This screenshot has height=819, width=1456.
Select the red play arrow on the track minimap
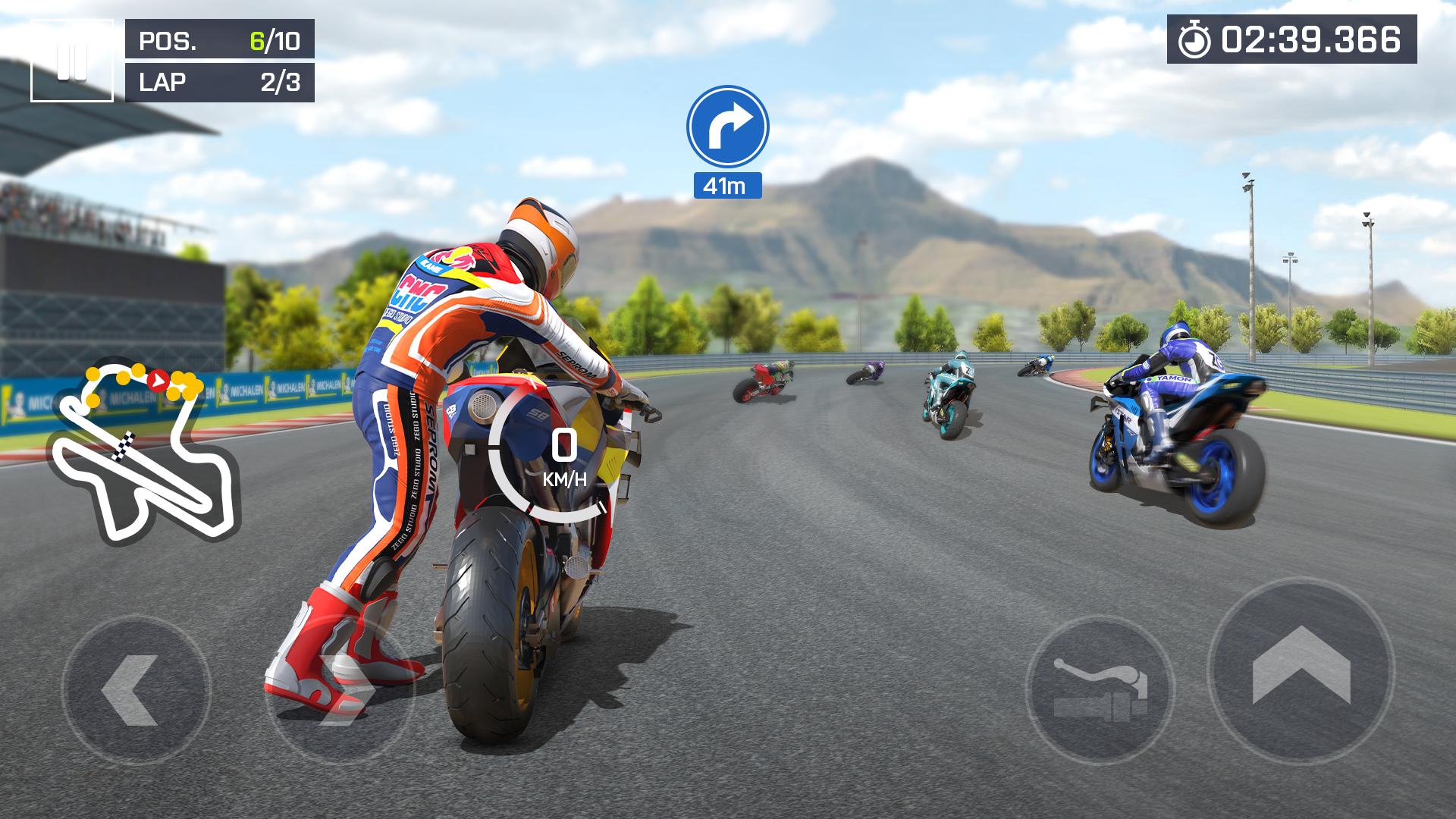coord(158,381)
